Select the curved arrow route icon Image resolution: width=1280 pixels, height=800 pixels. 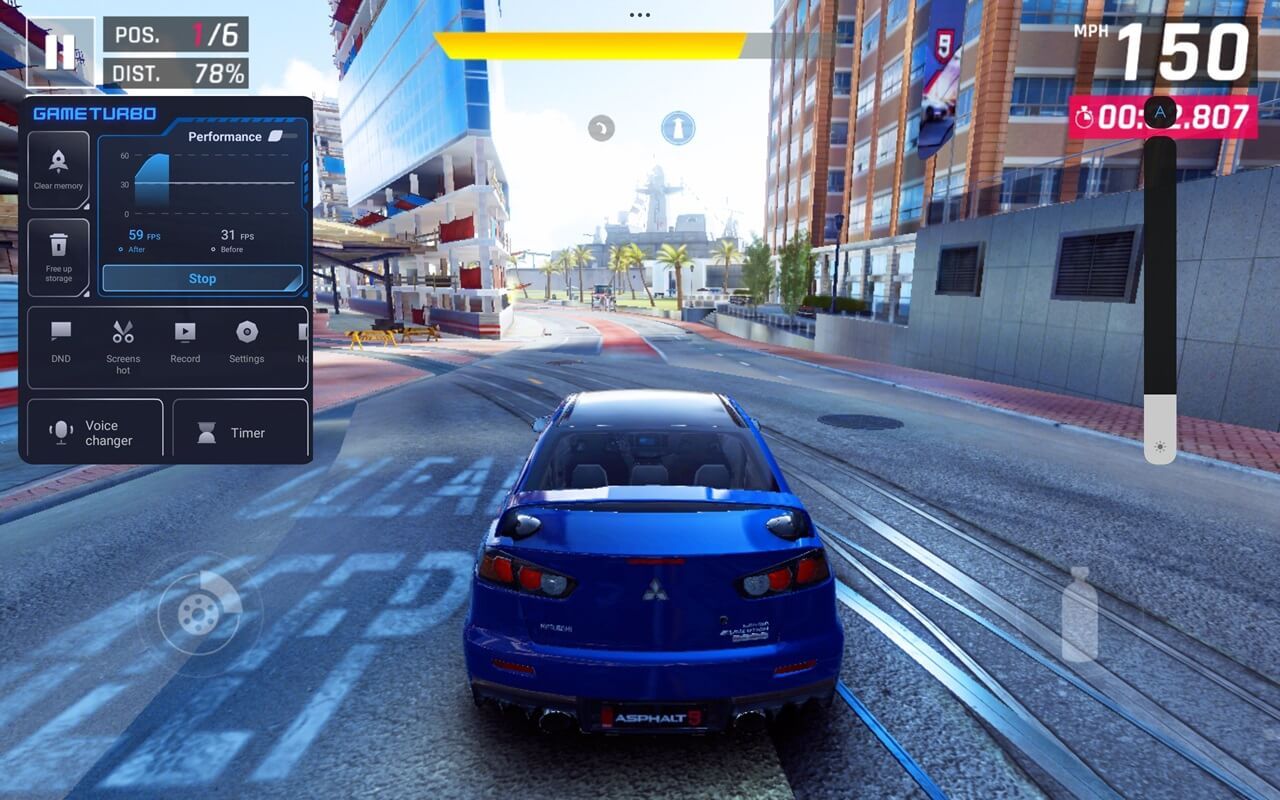pos(600,128)
